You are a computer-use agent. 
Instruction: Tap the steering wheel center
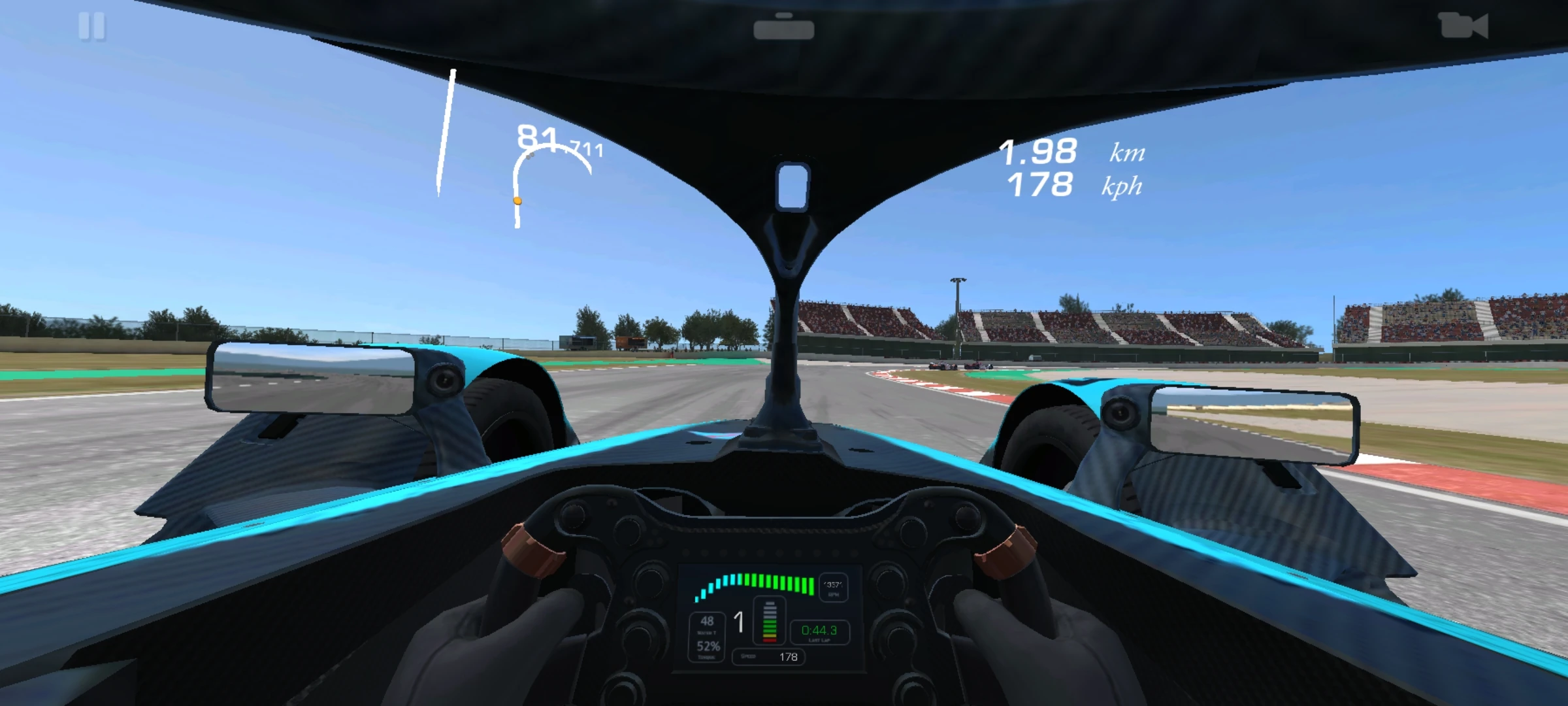tap(769, 618)
